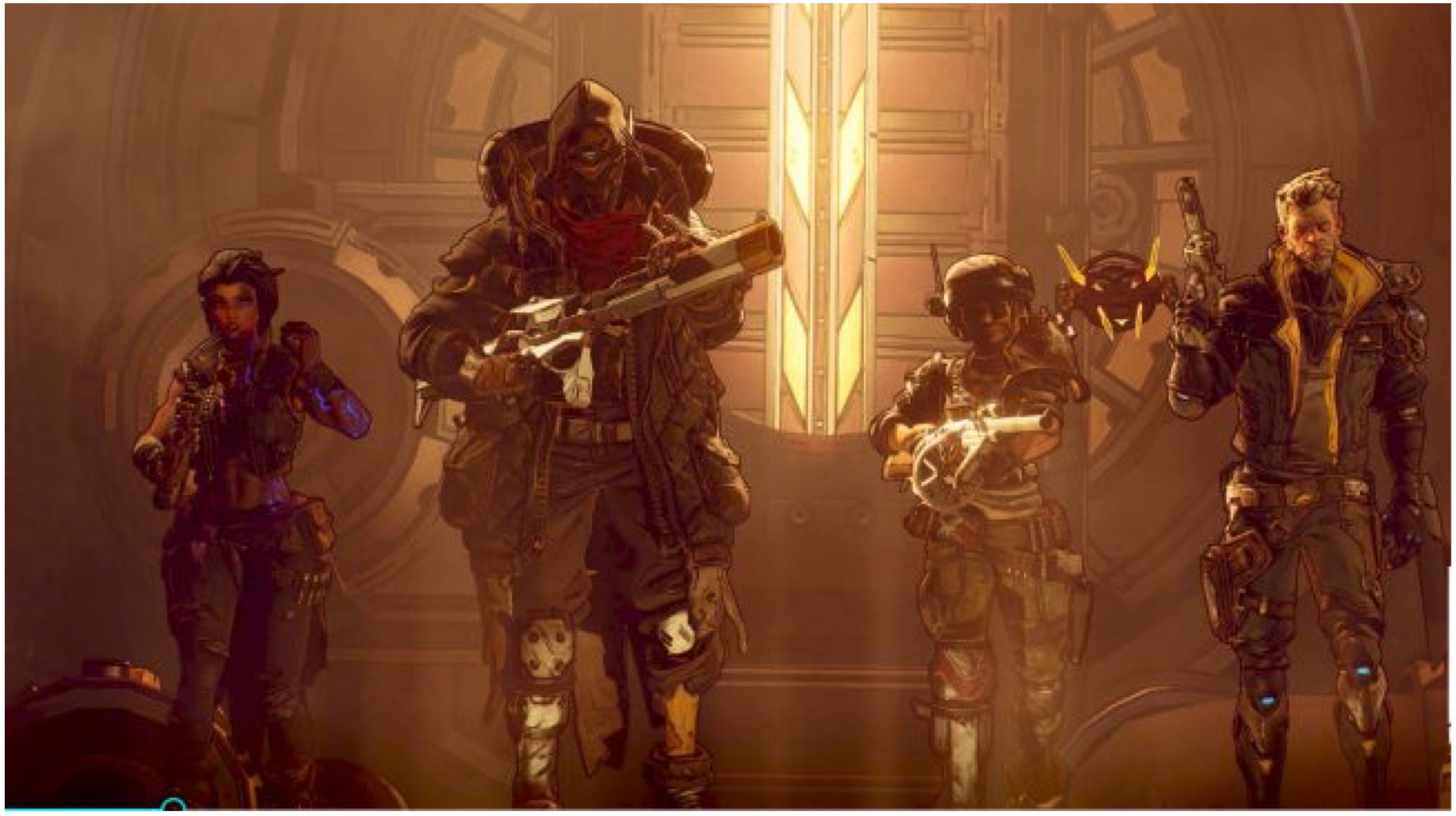Click the cyan video progress scrubber handle

pos(174,807)
